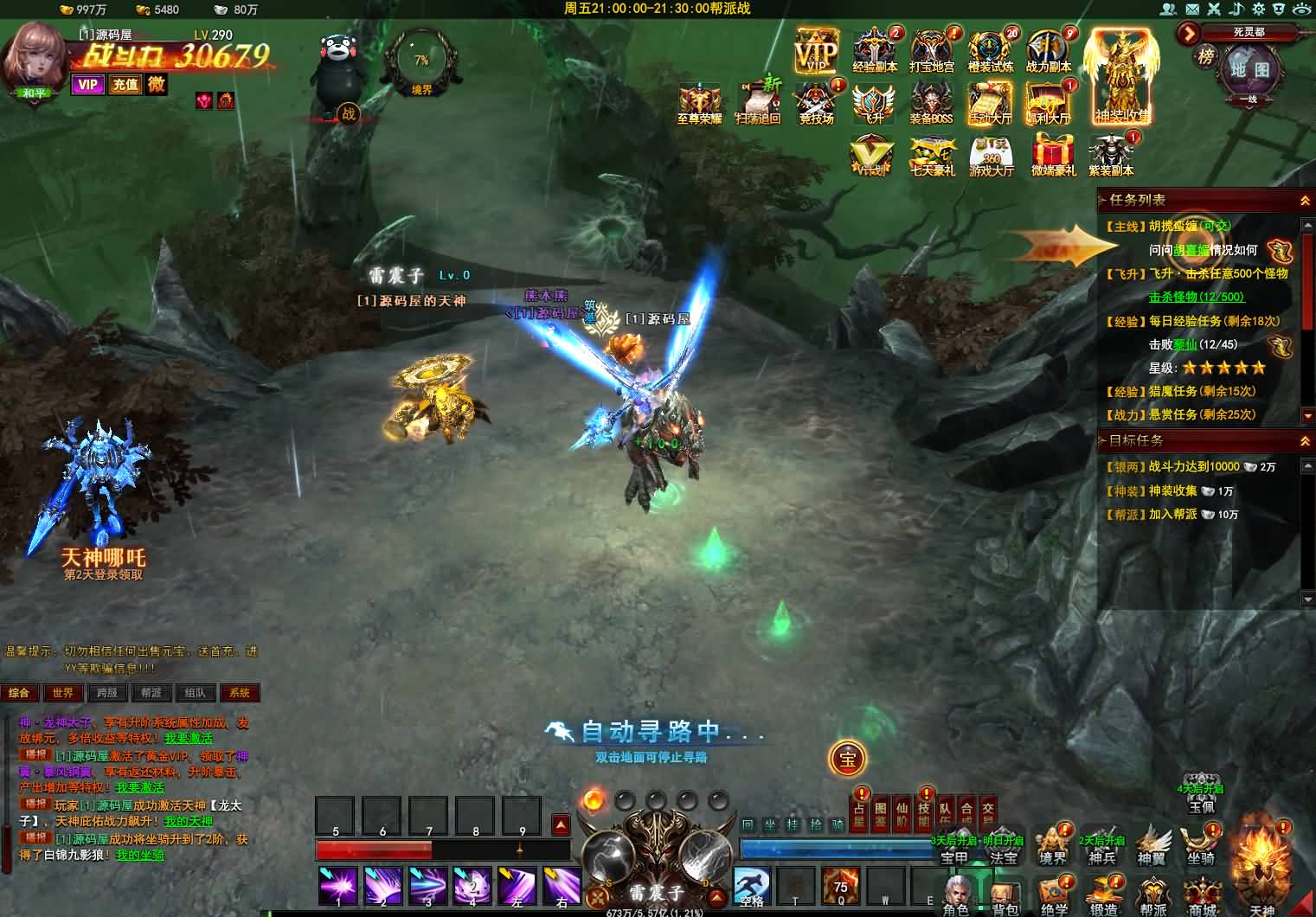This screenshot has height=917, width=1316.
Task: Open the 坐骑 mount icon
Action: (x=1200, y=843)
